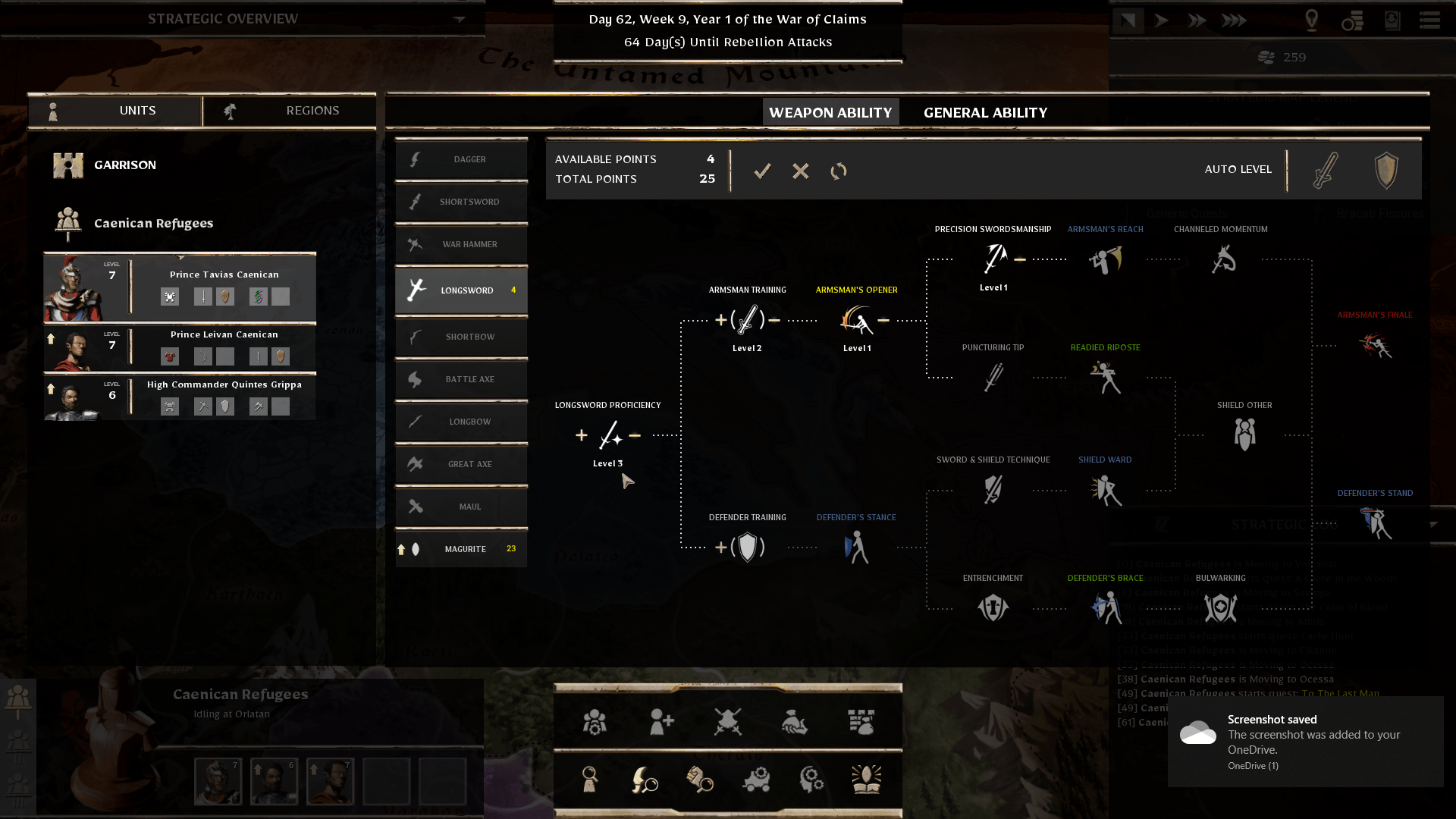Expand the Strategic Overview dropdown
Screen dimensions: 1456x819
tap(459, 19)
